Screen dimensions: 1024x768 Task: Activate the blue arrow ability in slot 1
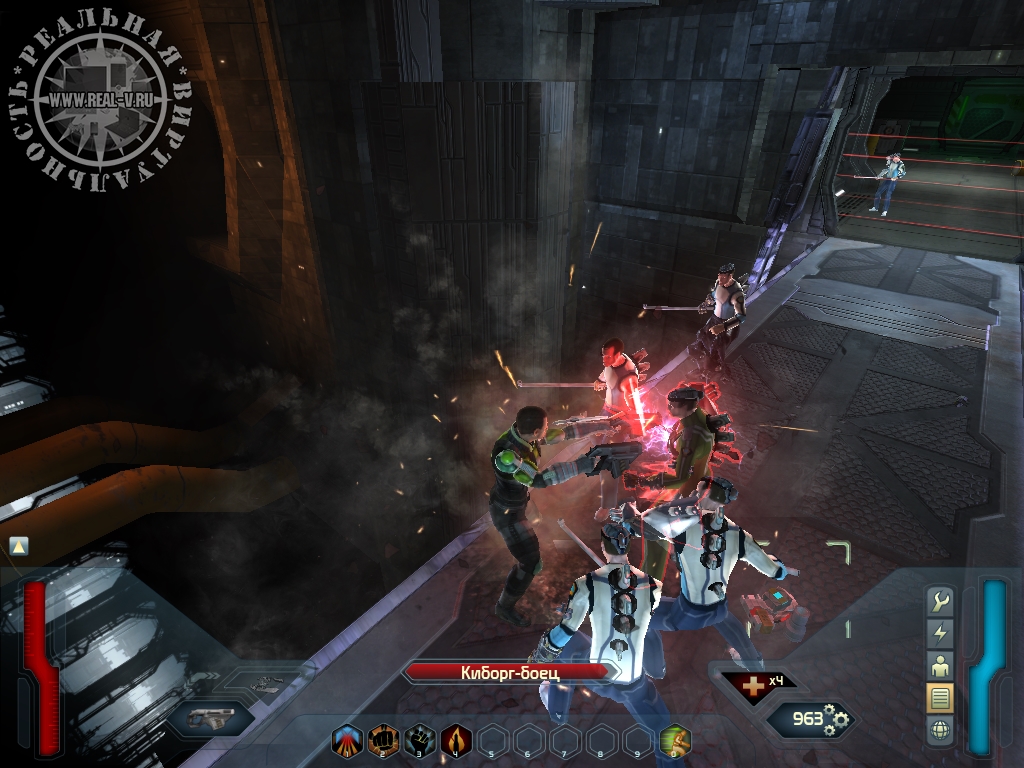pyautogui.click(x=346, y=740)
